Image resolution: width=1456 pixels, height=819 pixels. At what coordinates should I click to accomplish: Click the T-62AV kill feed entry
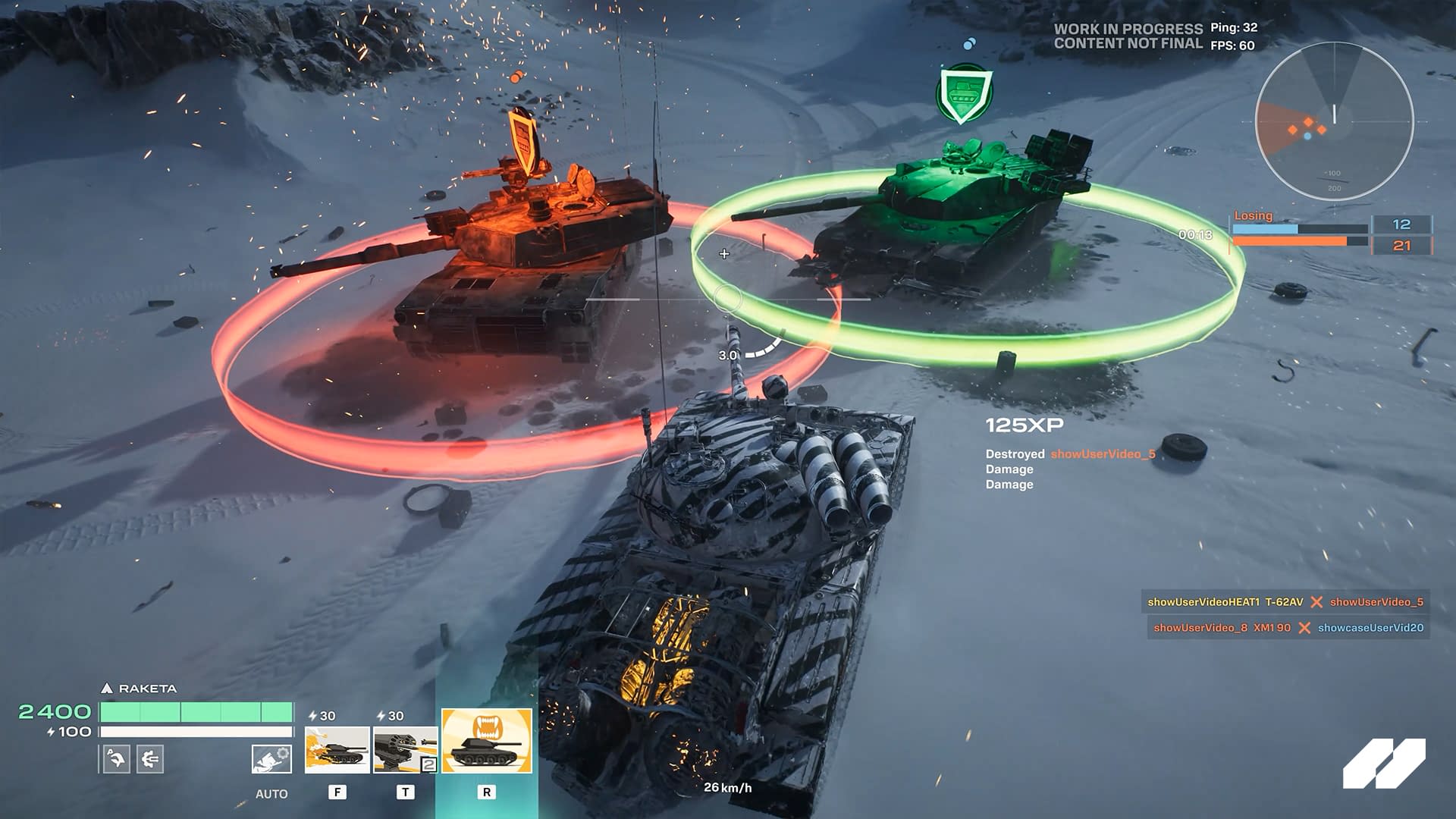(x=1287, y=602)
